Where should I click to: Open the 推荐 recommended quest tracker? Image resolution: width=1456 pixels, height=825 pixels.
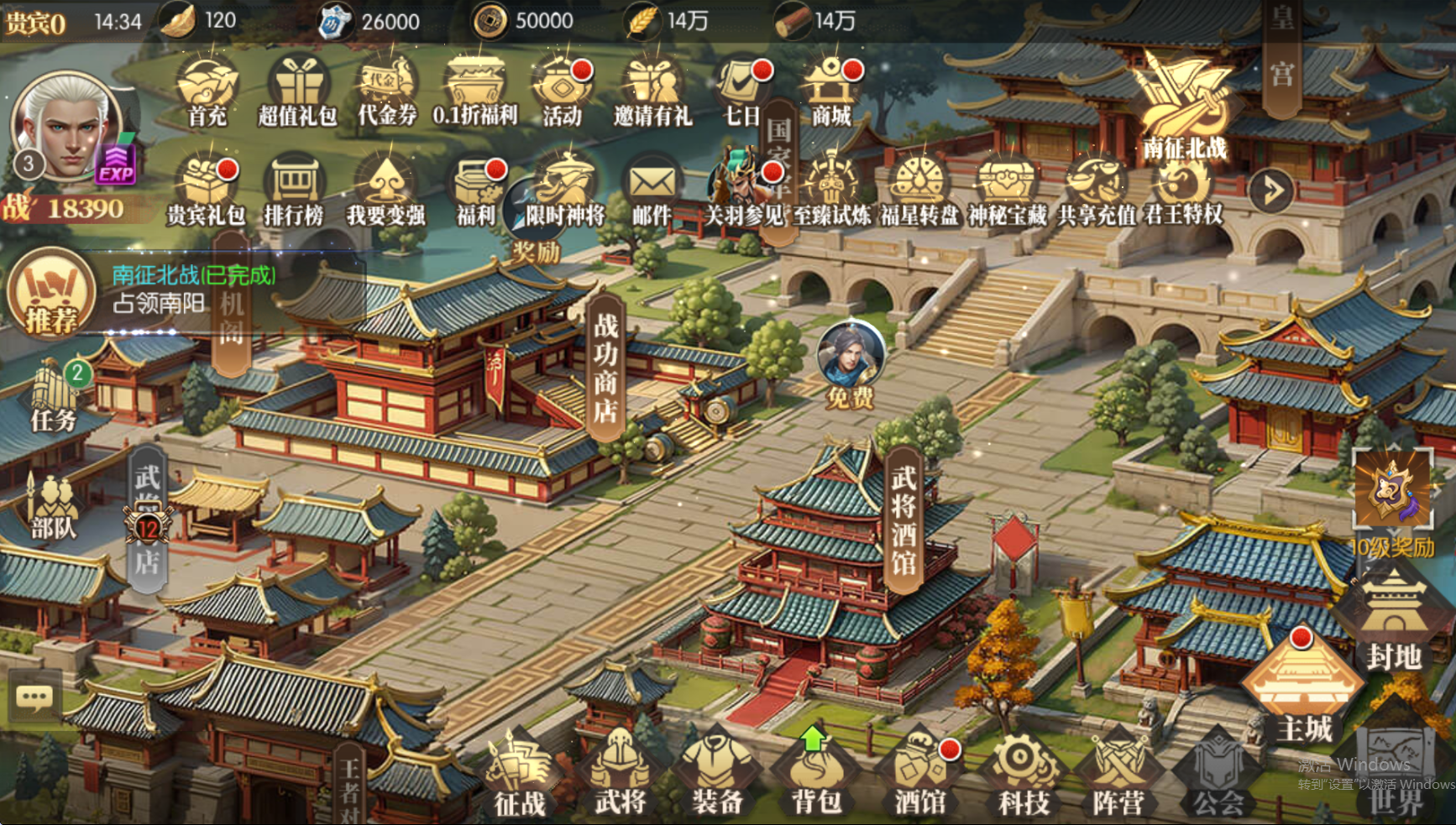pyautogui.click(x=50, y=293)
